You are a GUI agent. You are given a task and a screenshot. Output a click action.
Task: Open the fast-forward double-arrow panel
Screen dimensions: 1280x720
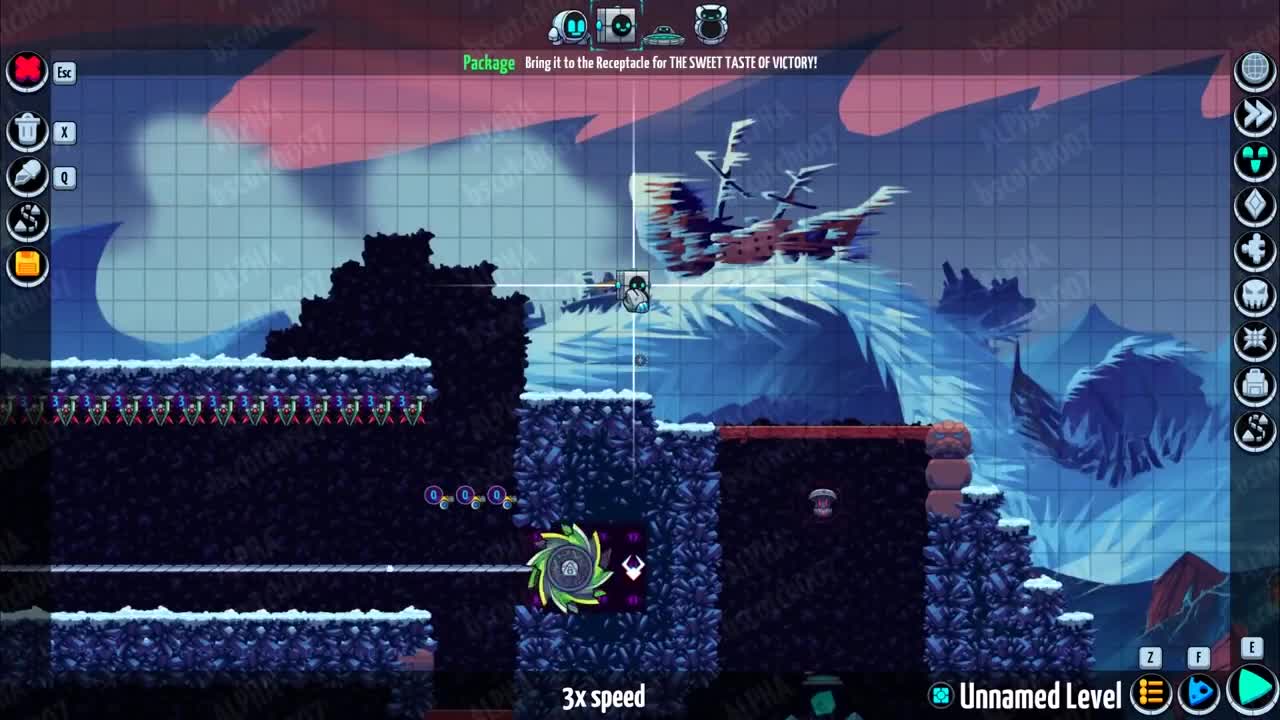1255,115
